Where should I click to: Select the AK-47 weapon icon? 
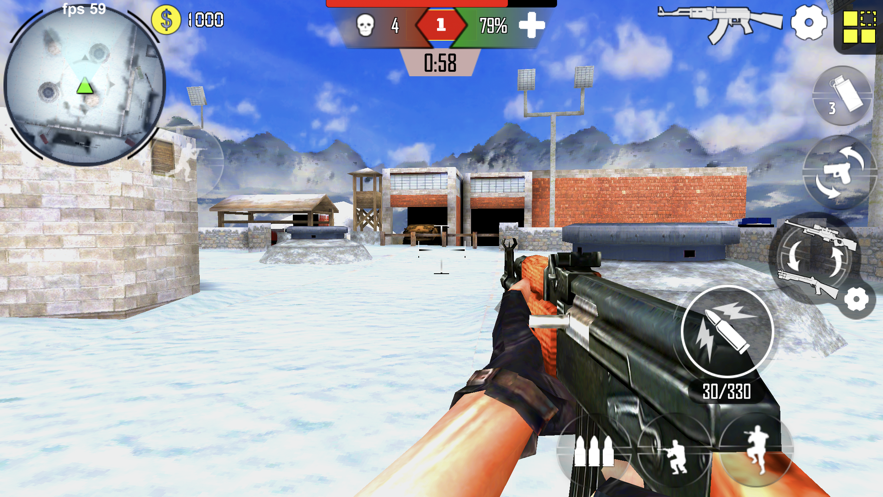click(x=720, y=22)
